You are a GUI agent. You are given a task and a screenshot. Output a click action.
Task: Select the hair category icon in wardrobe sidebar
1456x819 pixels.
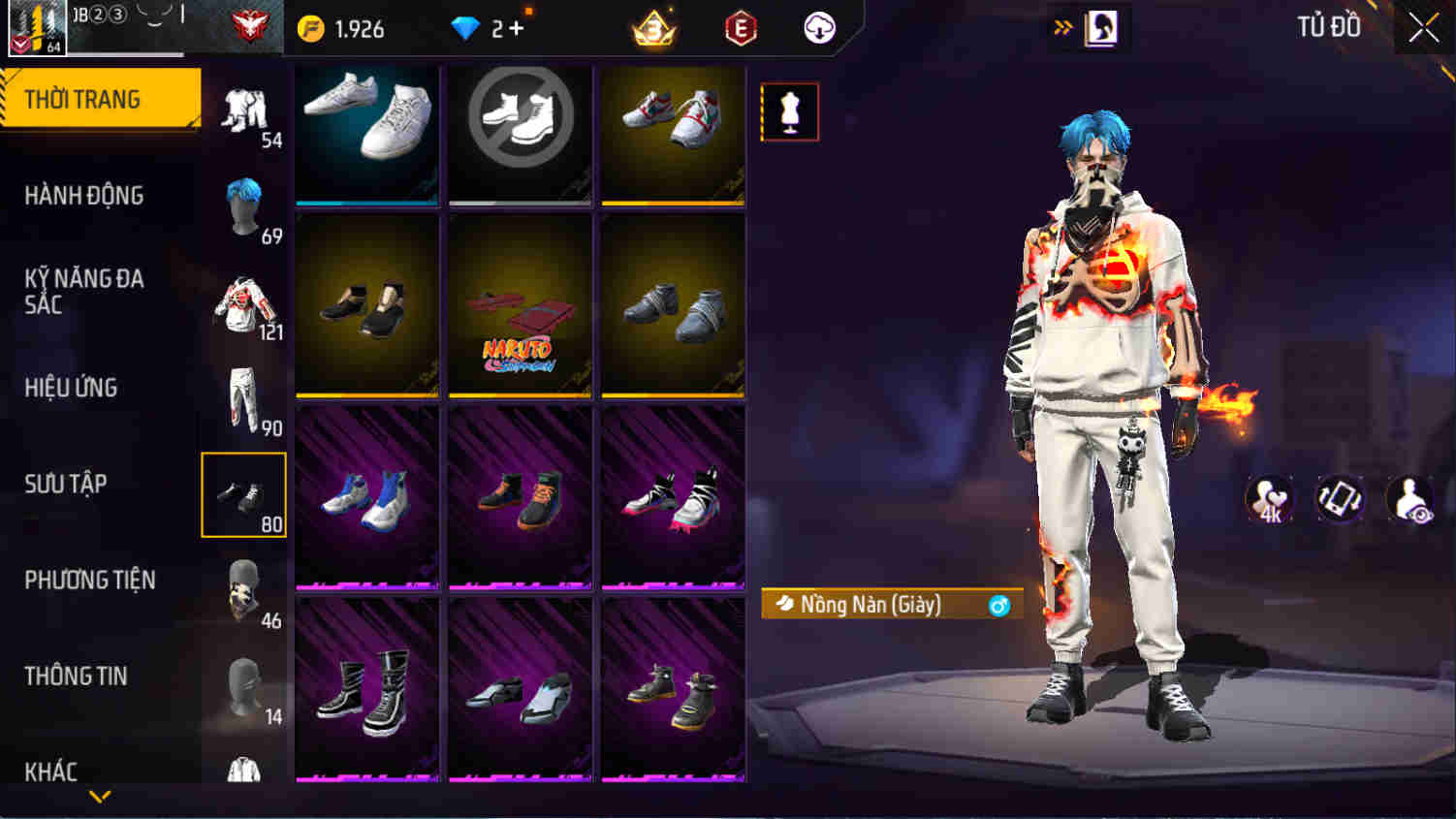243,204
